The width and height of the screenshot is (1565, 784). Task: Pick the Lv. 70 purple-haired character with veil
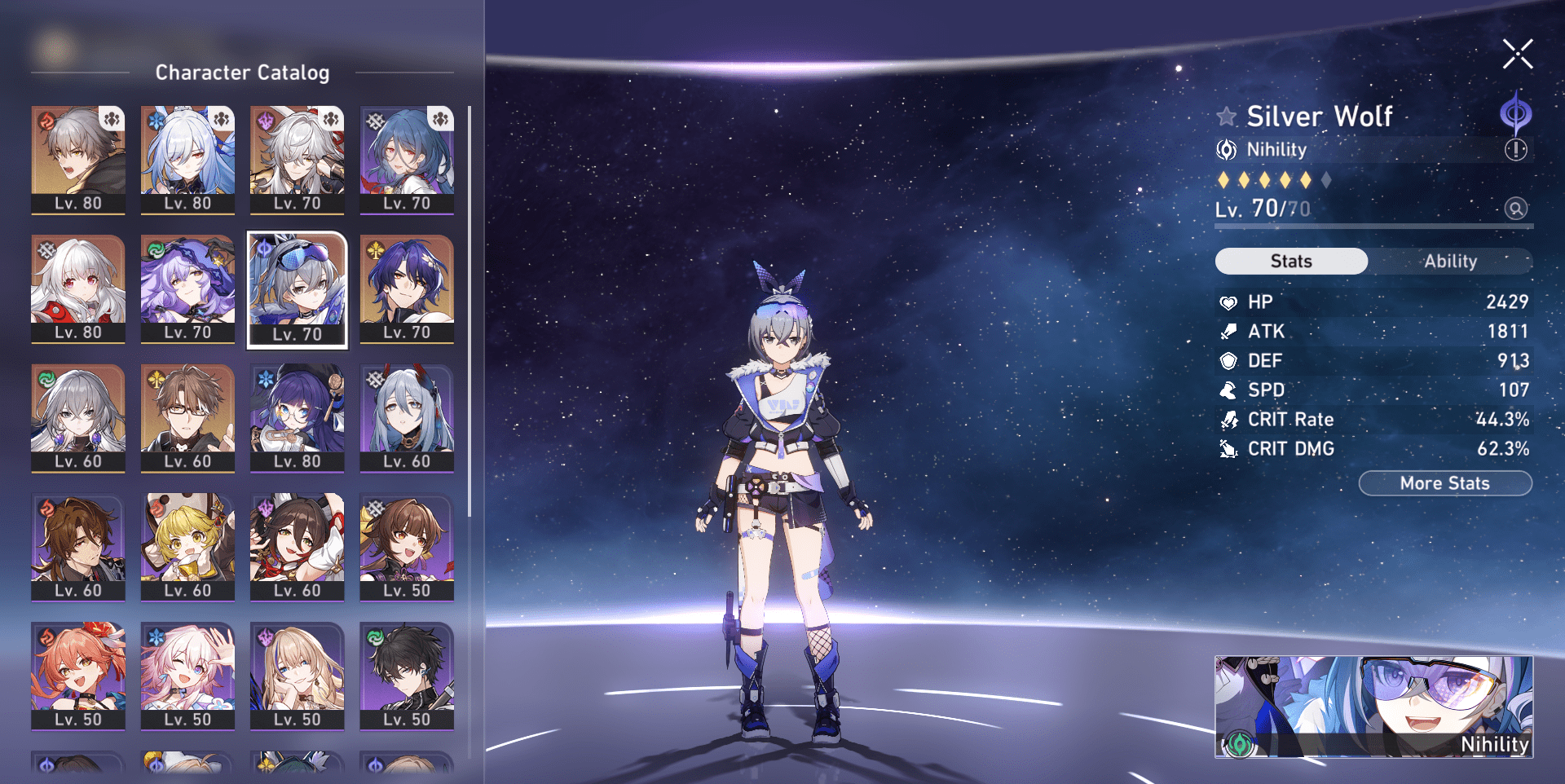point(187,289)
